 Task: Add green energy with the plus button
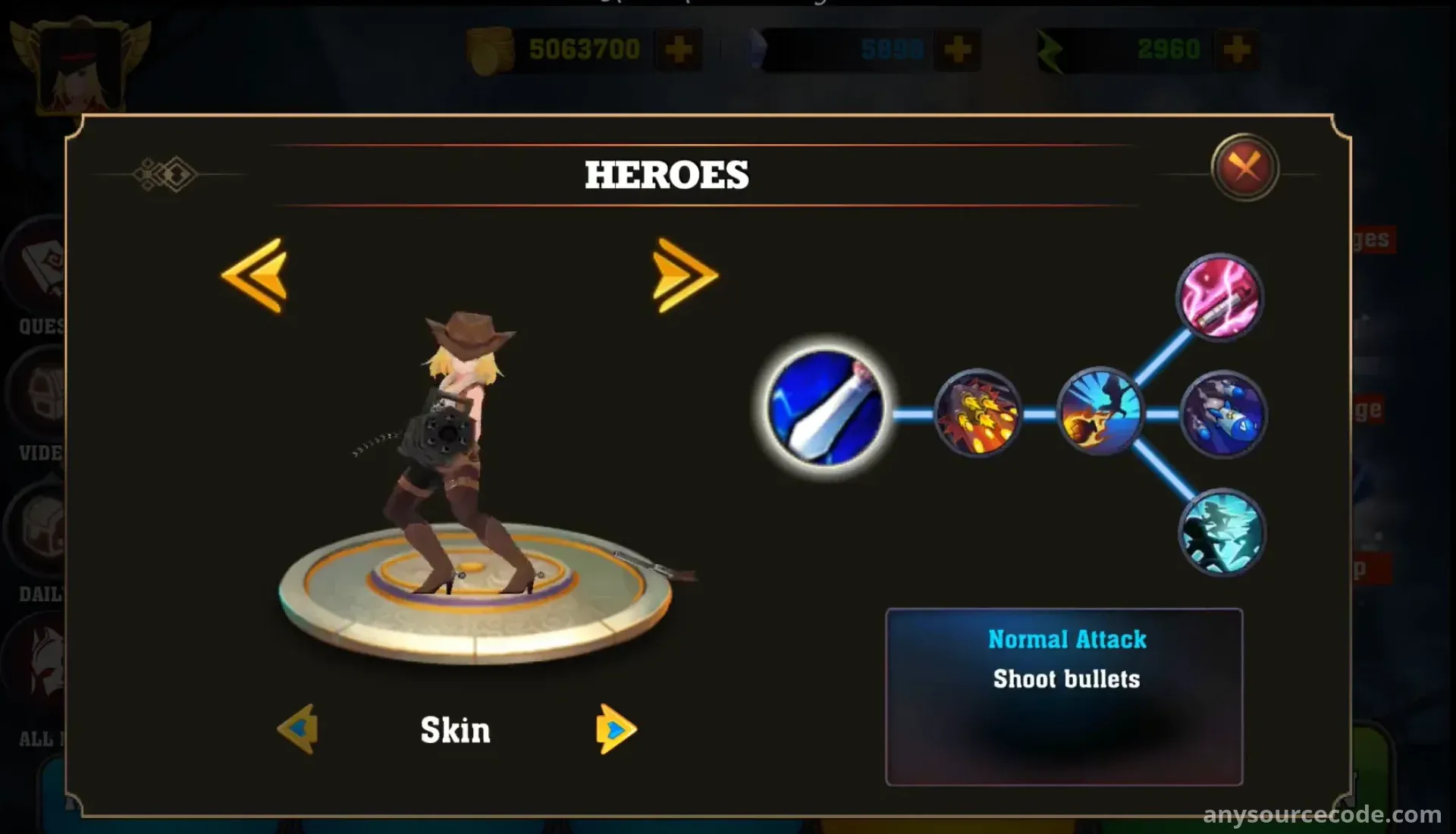tap(1236, 50)
